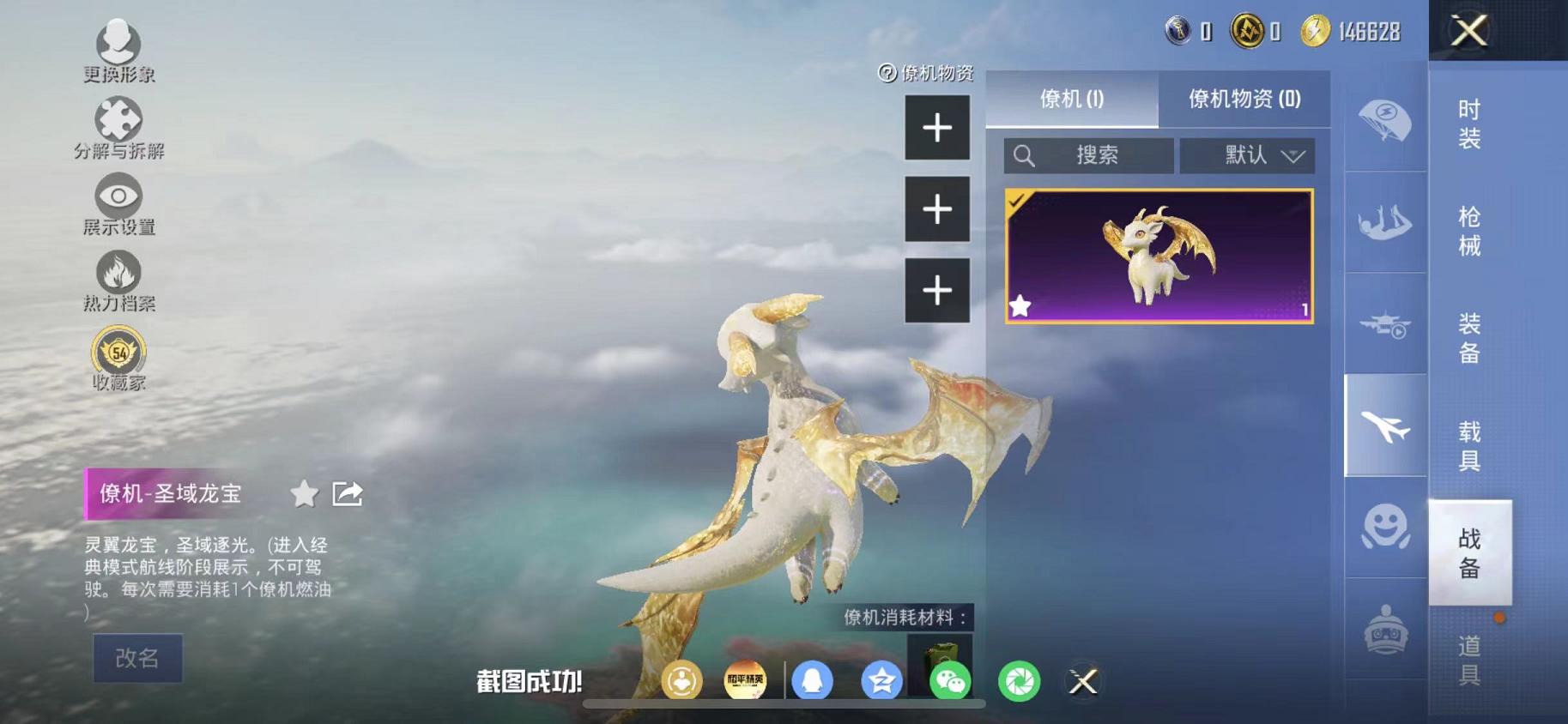The height and width of the screenshot is (724, 1568).
Task: Open the skydiving pose category icon
Action: [1383, 221]
